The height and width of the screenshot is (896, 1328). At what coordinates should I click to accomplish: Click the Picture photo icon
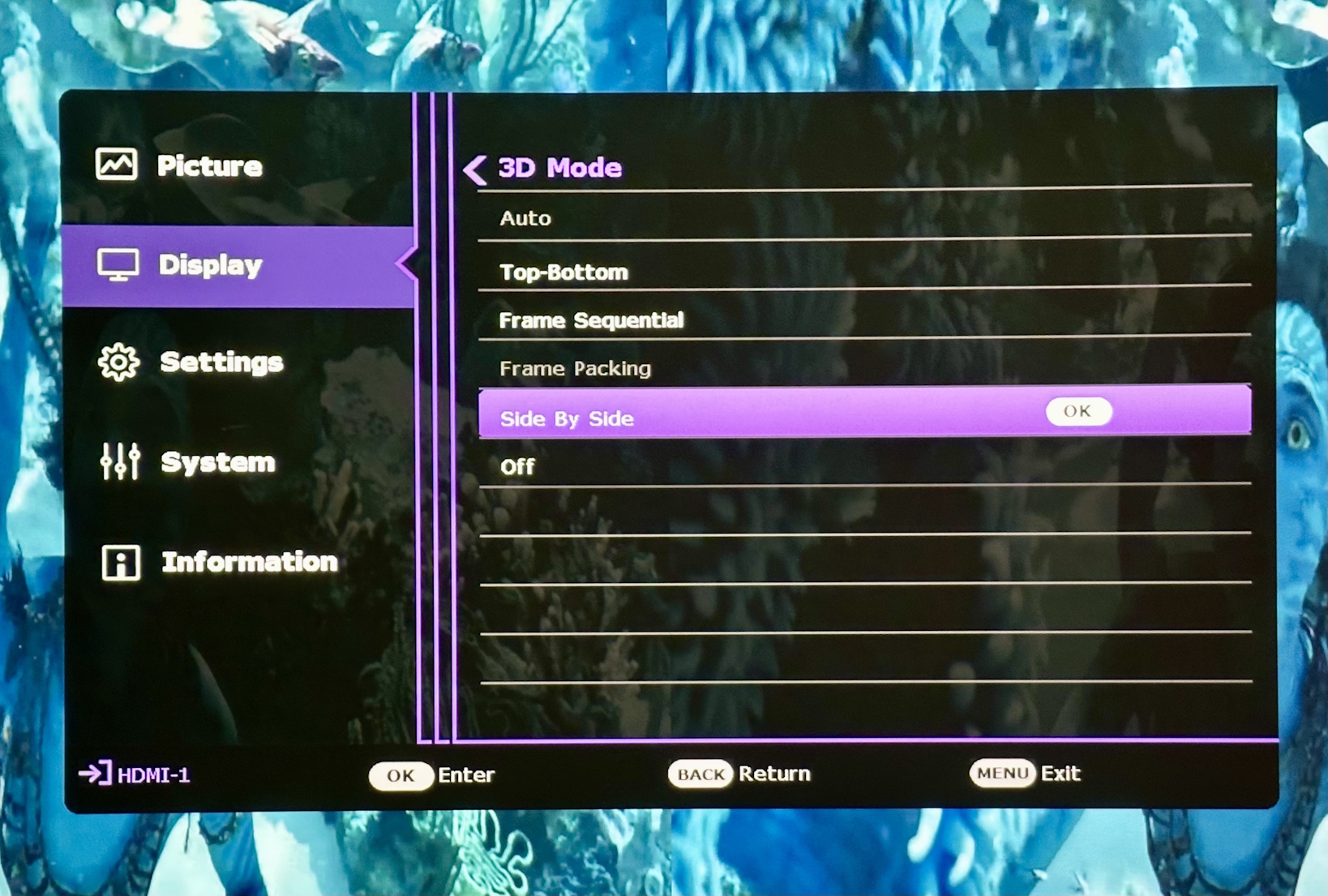tap(116, 164)
